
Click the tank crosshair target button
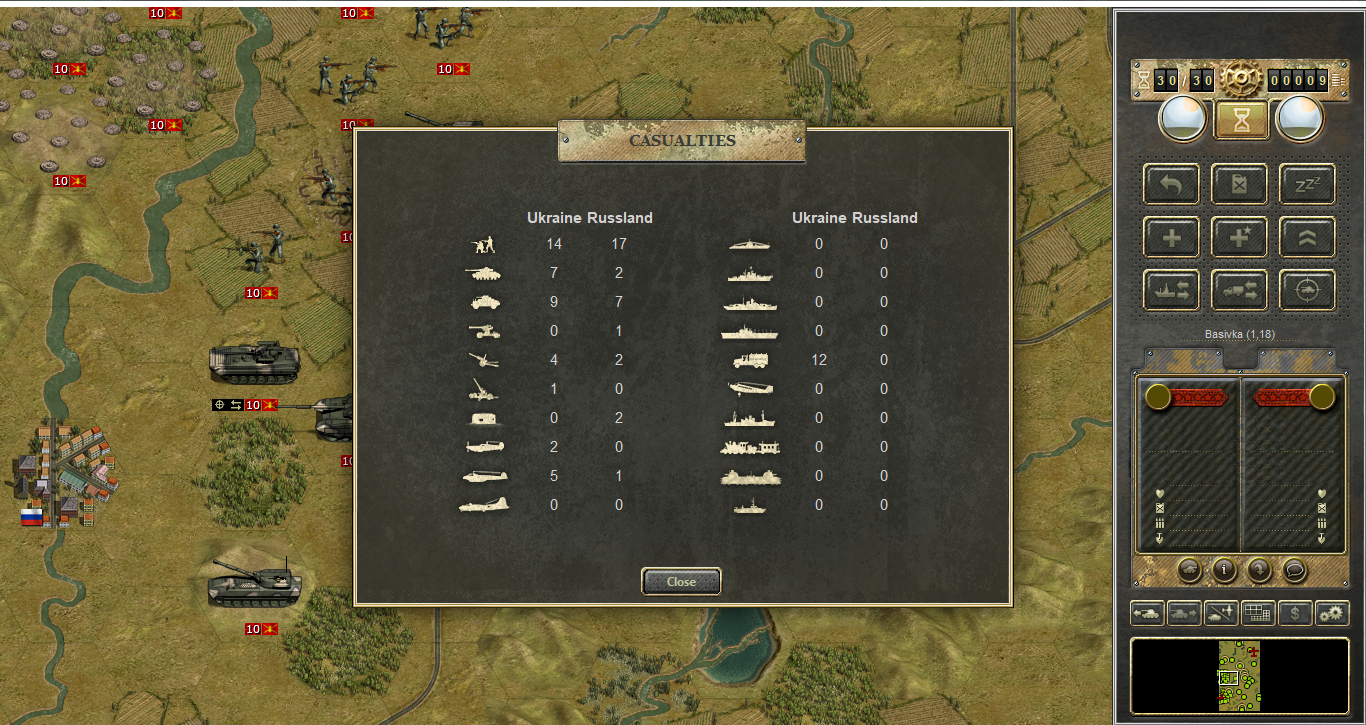coord(1307,290)
